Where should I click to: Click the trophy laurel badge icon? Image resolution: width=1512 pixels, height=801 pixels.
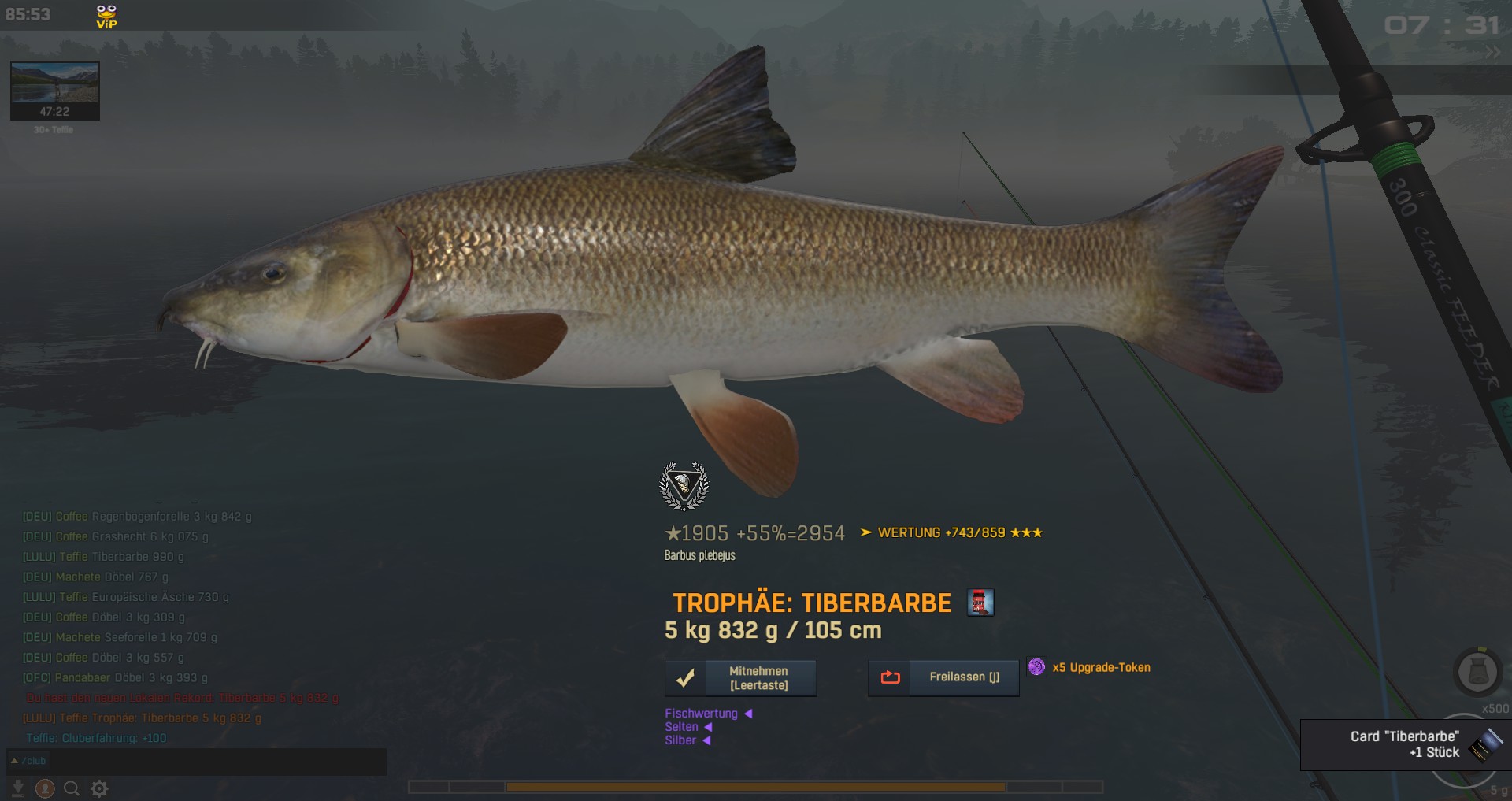coord(684,485)
